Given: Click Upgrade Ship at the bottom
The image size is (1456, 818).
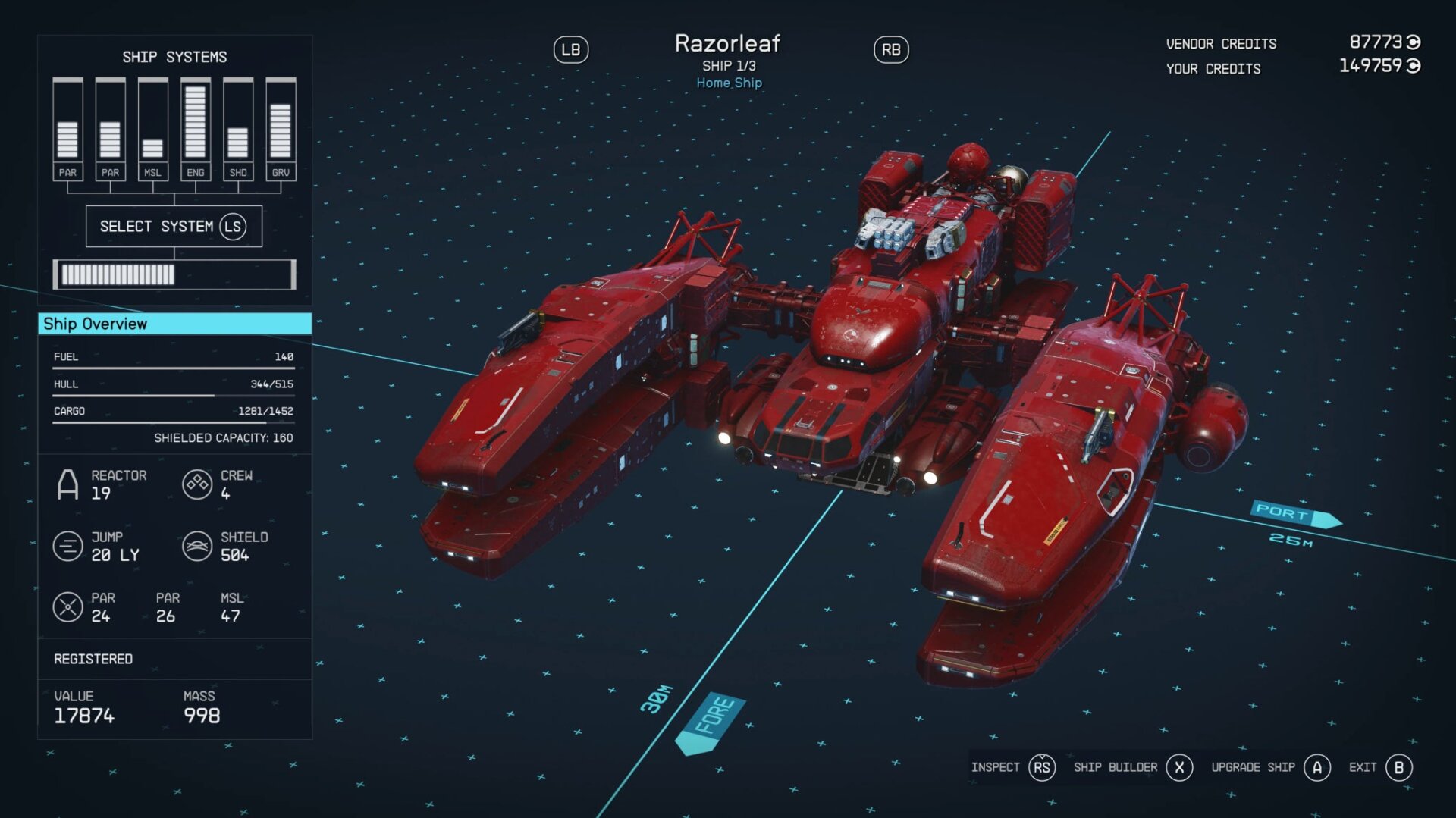Looking at the screenshot, I should (x=1254, y=767).
